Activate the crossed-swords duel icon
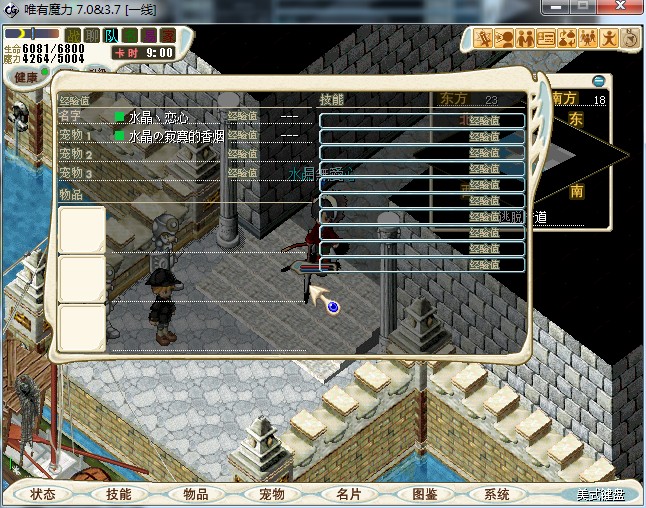The image size is (646, 508). tap(484, 39)
